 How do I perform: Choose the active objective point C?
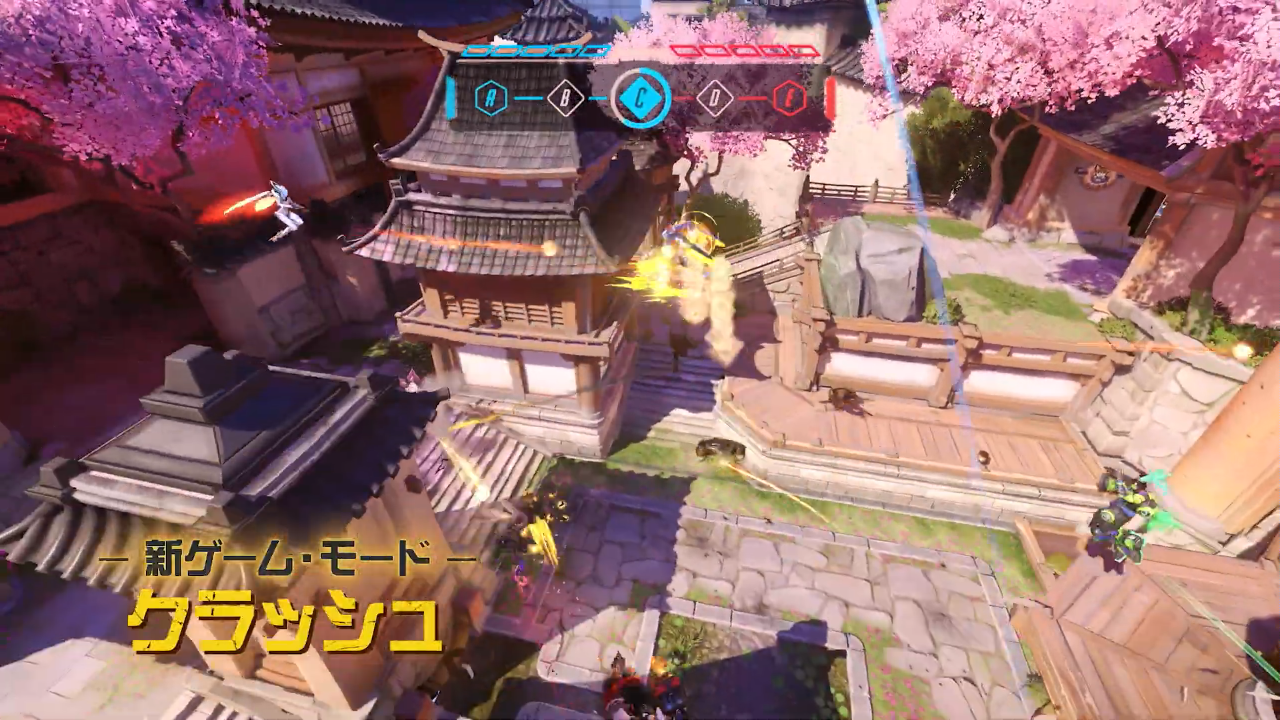coord(640,97)
